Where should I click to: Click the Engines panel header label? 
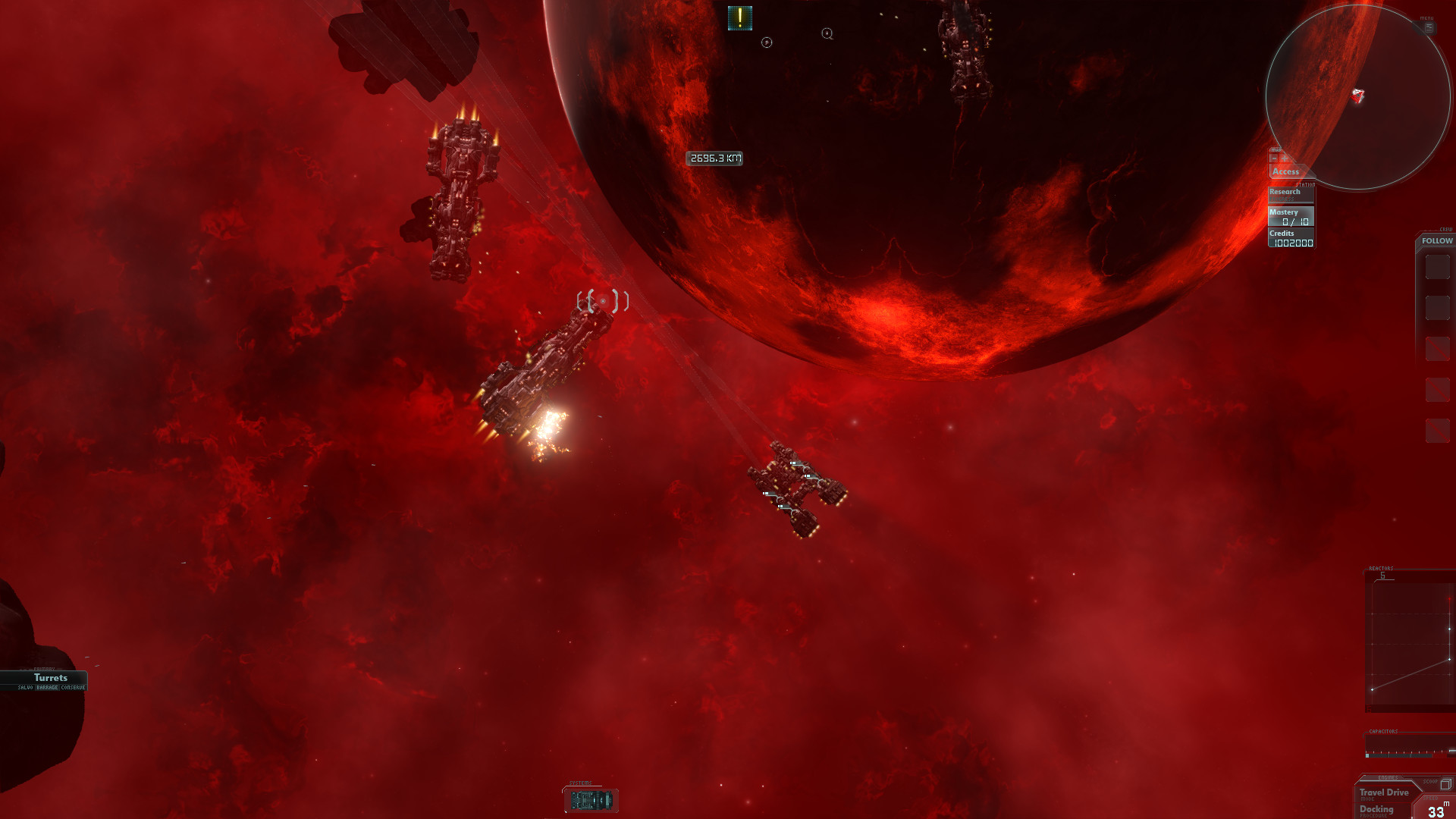1388,777
